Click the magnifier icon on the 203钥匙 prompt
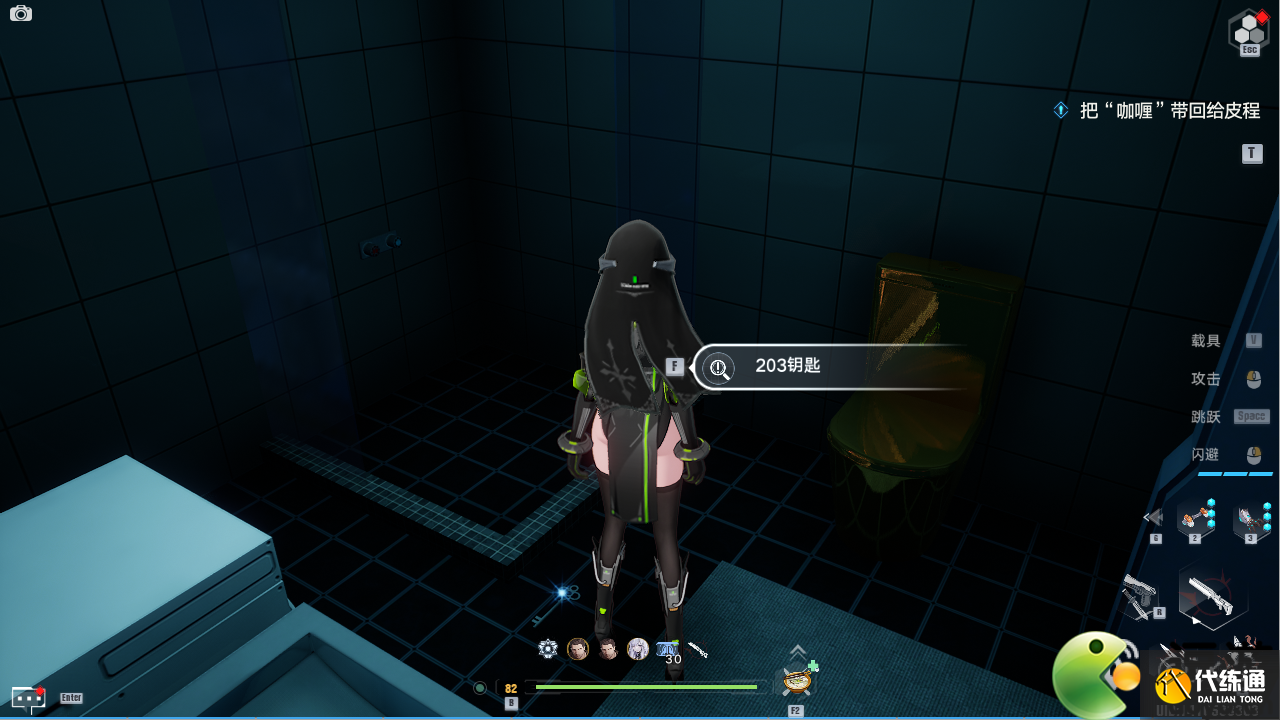1280x720 pixels. [x=718, y=367]
